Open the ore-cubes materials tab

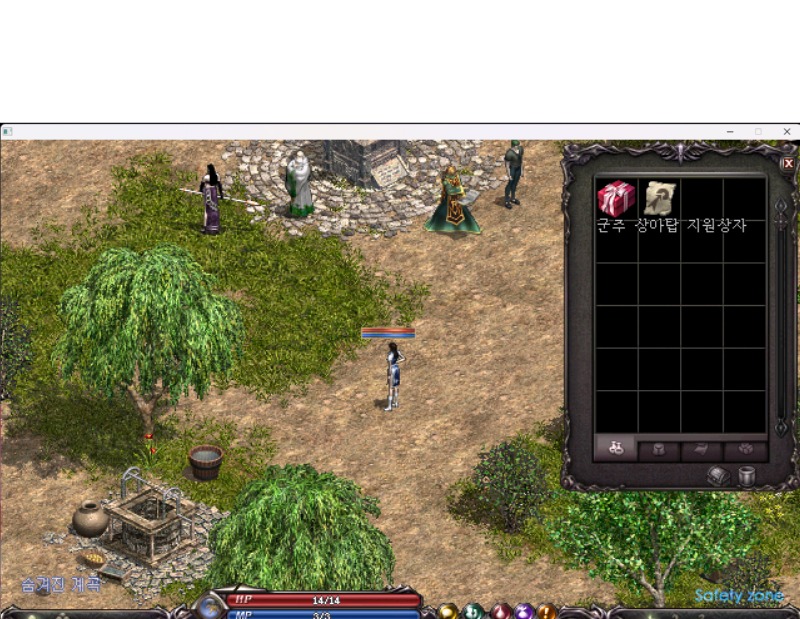744,449
